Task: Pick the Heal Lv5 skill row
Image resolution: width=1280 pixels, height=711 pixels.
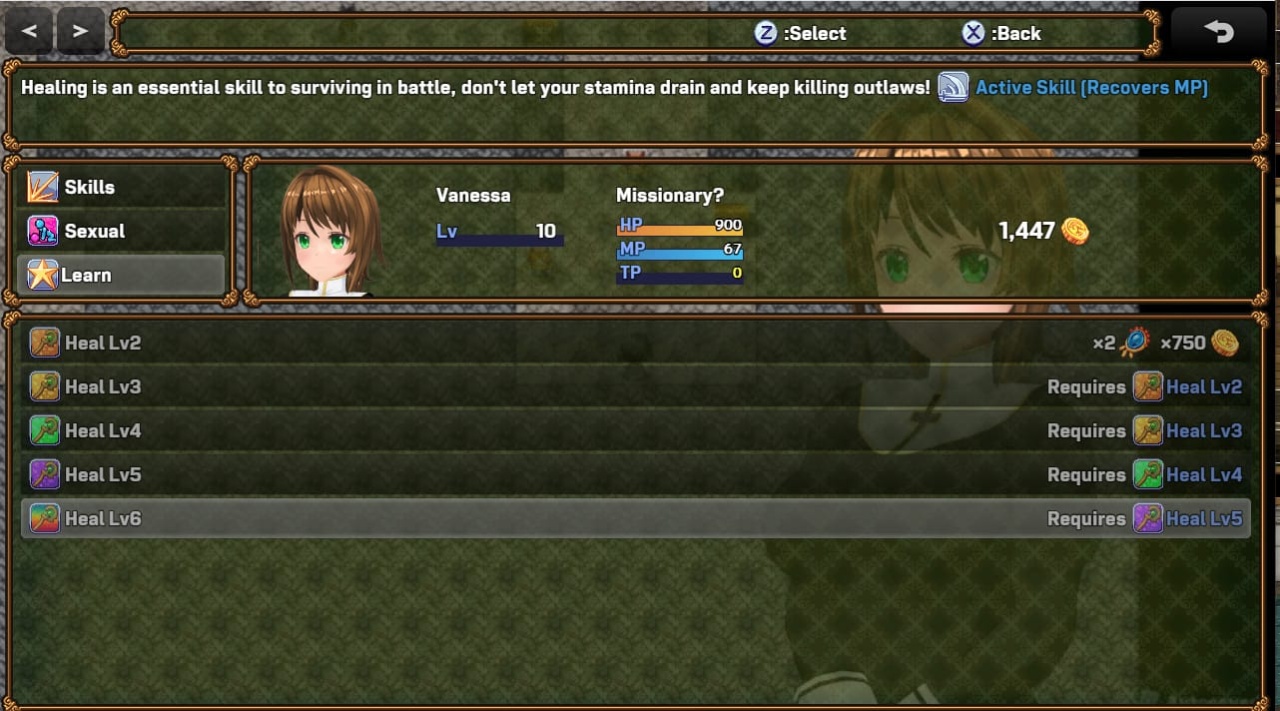Action: click(635, 475)
